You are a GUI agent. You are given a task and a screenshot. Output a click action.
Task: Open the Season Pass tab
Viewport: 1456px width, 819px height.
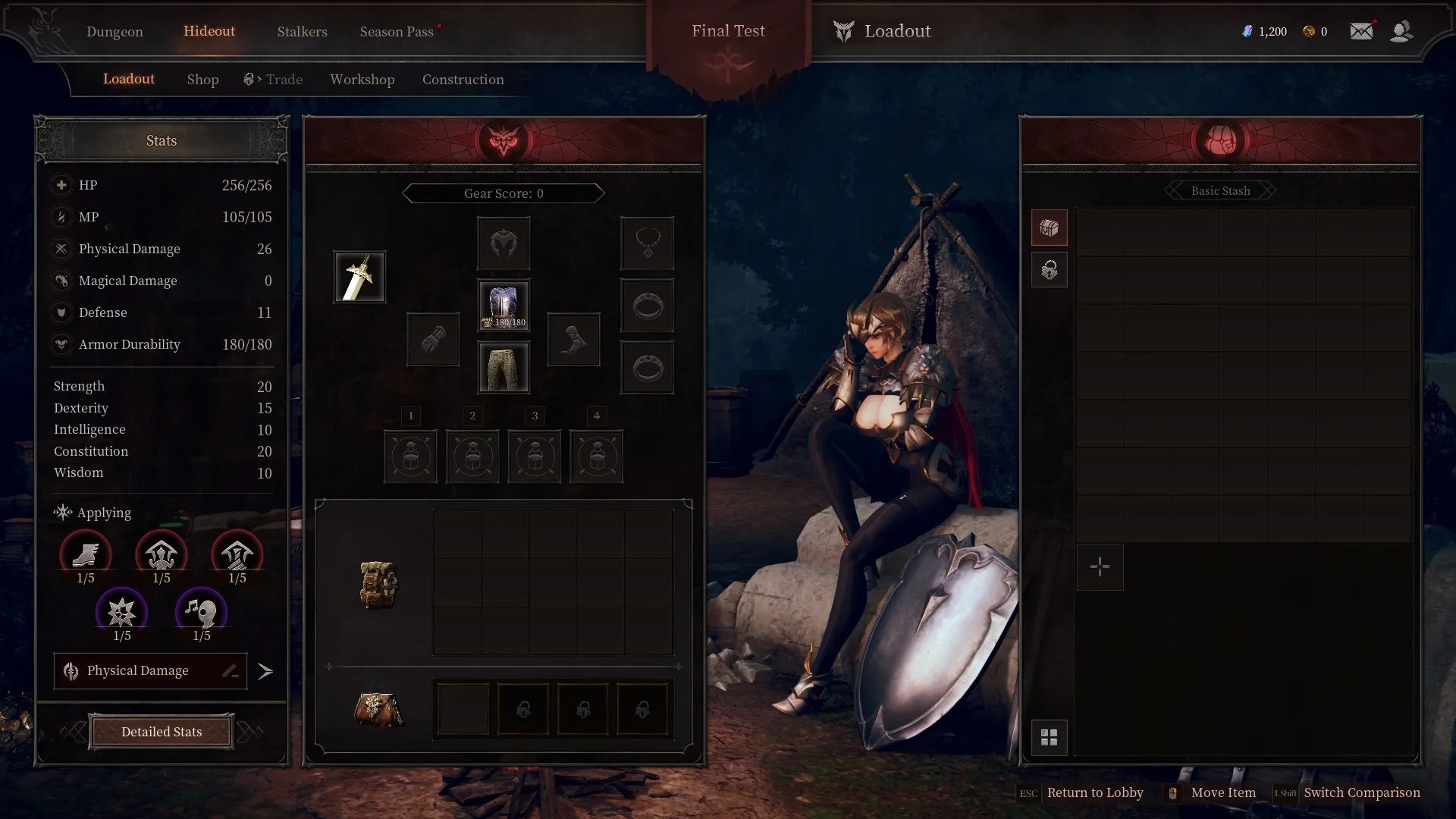(x=397, y=31)
